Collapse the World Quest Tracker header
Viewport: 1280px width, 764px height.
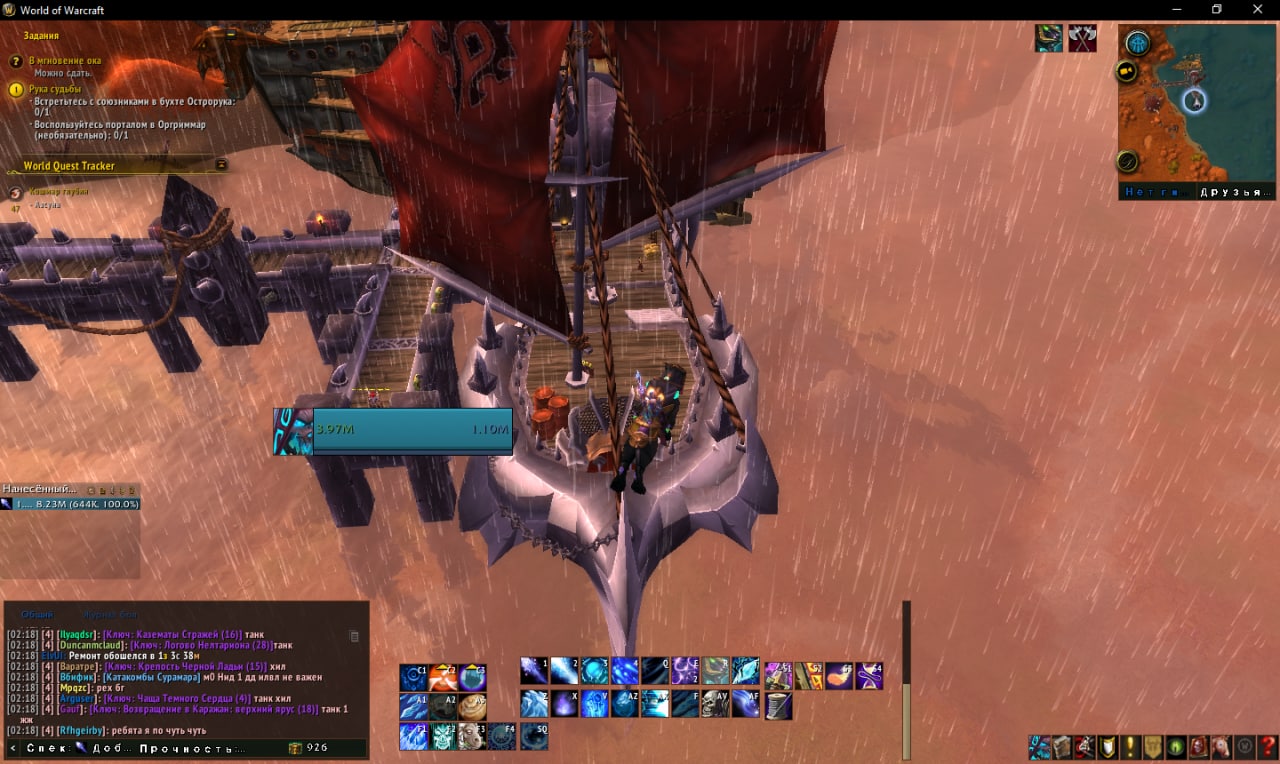[x=221, y=165]
